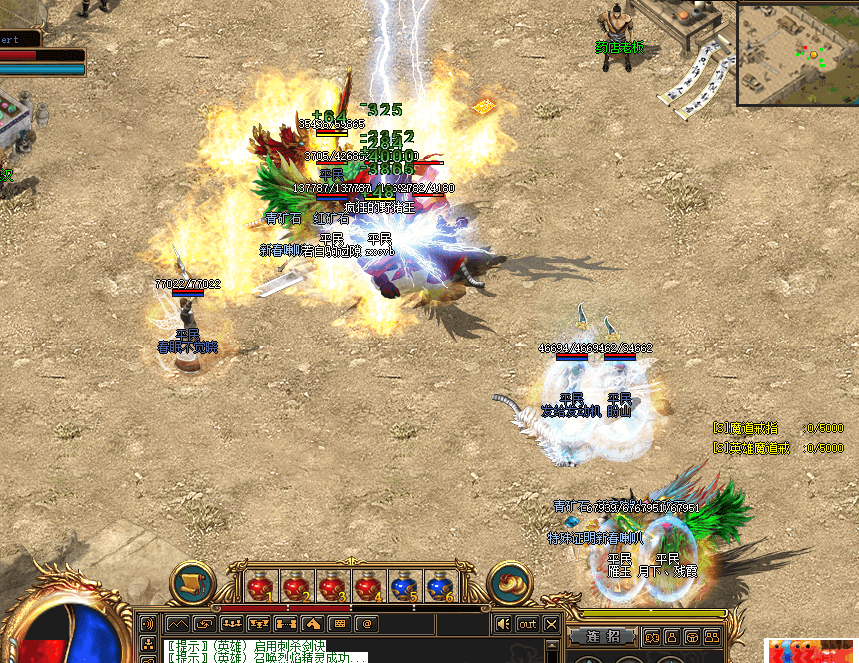The image size is (859, 663).
Task: Click the zigzag line toolbar button
Action: tap(177, 624)
